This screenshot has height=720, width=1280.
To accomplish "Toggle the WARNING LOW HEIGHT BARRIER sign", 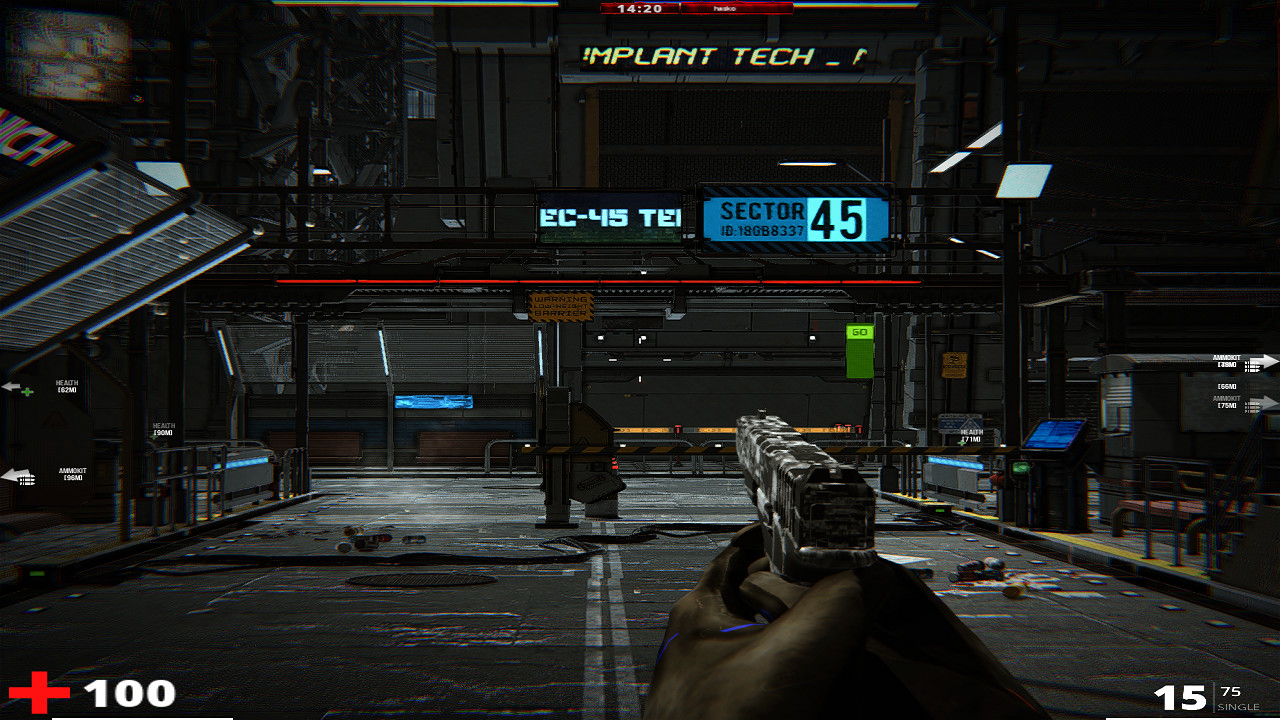I will (562, 308).
